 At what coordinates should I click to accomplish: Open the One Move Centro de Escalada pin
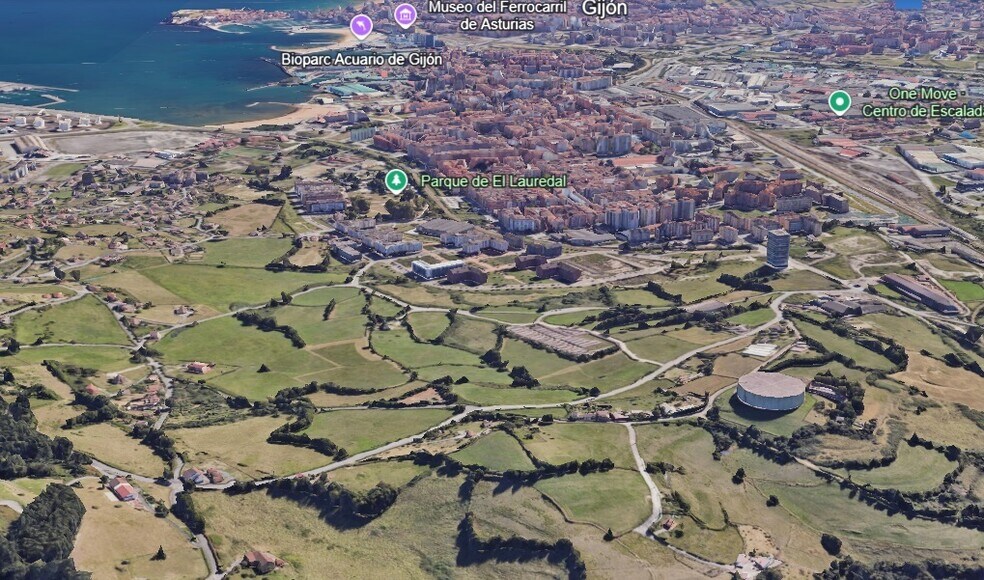[x=840, y=102]
